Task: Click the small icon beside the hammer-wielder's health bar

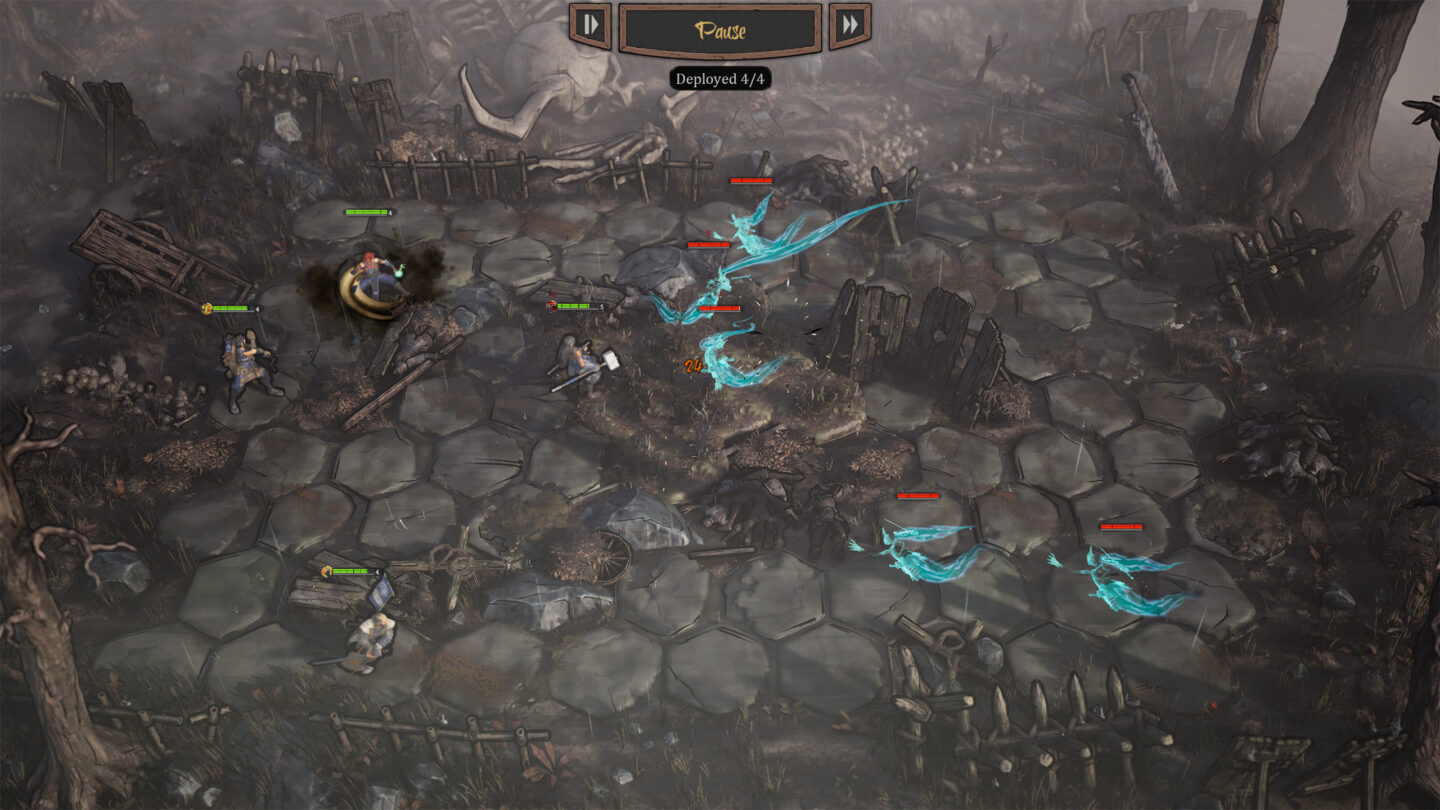Action: pyautogui.click(x=551, y=305)
